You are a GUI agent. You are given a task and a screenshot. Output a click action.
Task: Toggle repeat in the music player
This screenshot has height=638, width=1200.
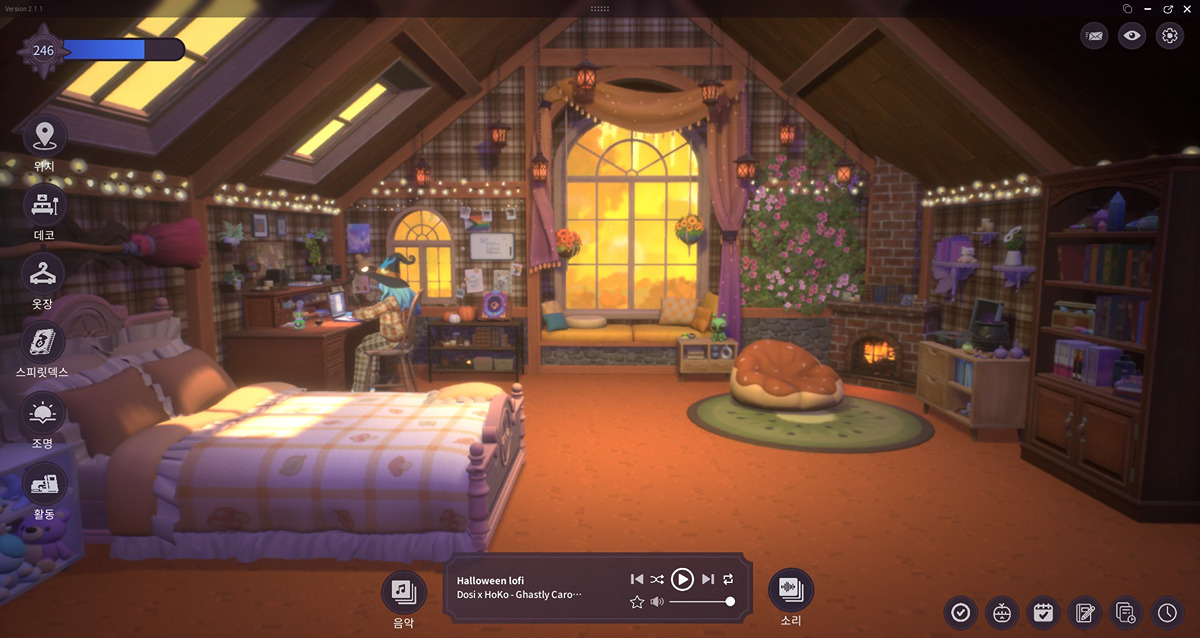728,579
